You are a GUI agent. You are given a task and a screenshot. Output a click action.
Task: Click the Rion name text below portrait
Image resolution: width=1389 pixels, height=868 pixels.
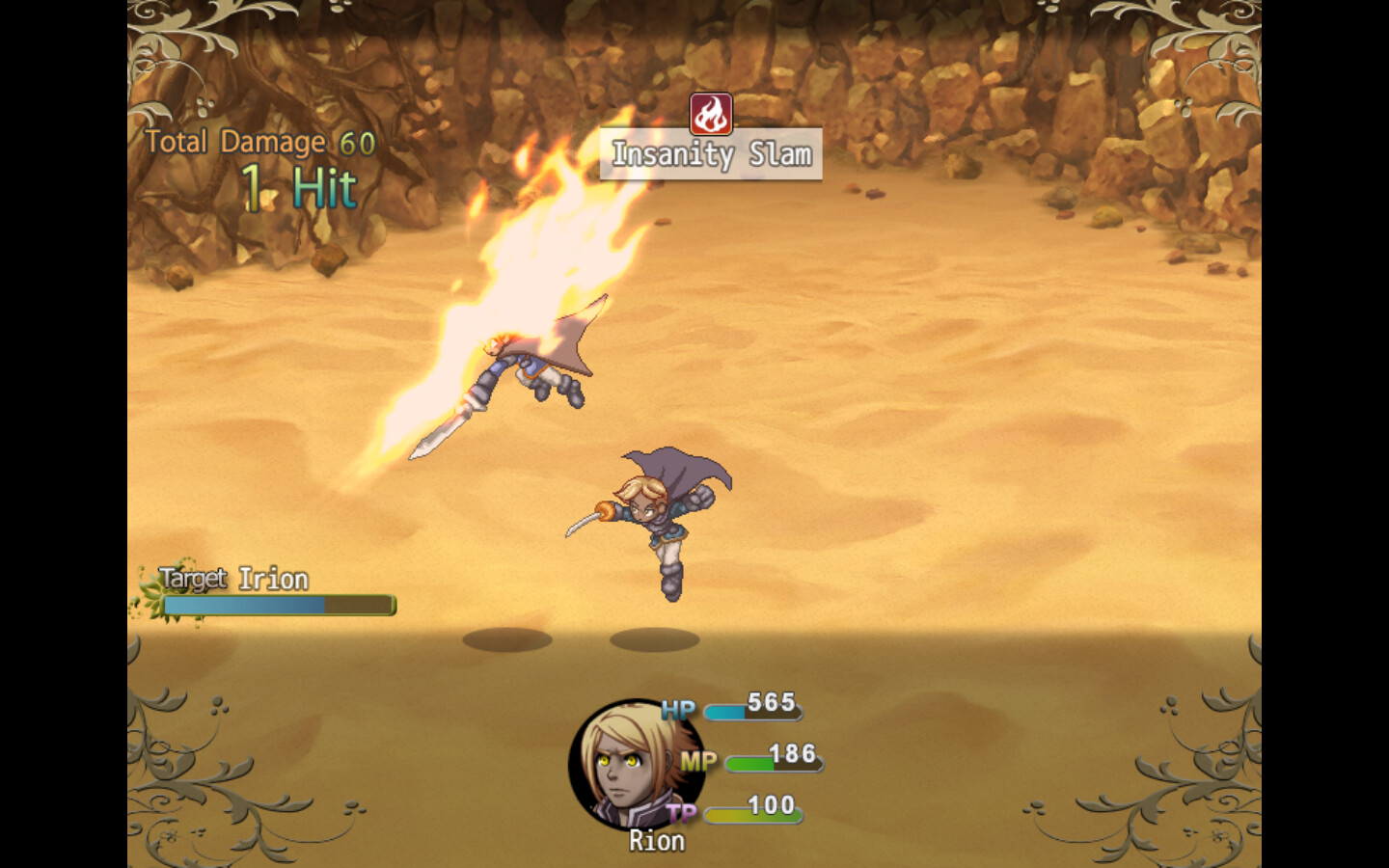pos(655,840)
